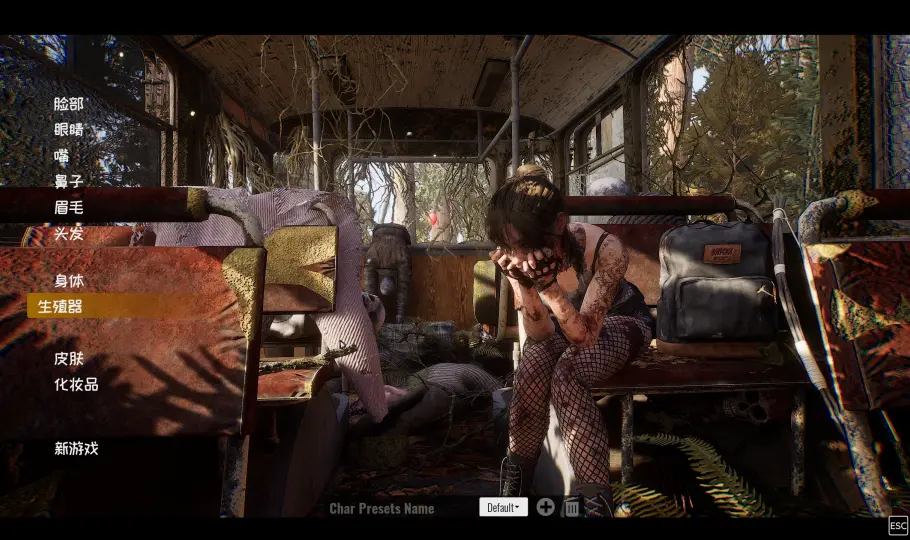Add a new character preset with plus icon
The width and height of the screenshot is (910, 540).
pos(545,507)
